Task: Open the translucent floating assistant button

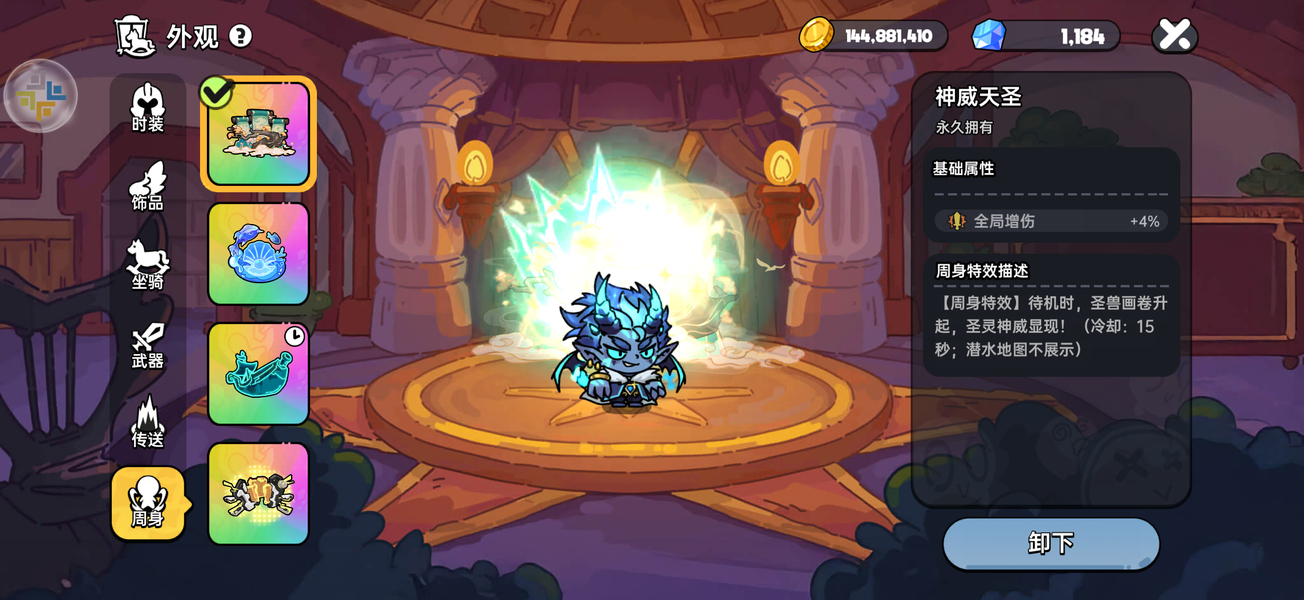Action: click(x=41, y=96)
